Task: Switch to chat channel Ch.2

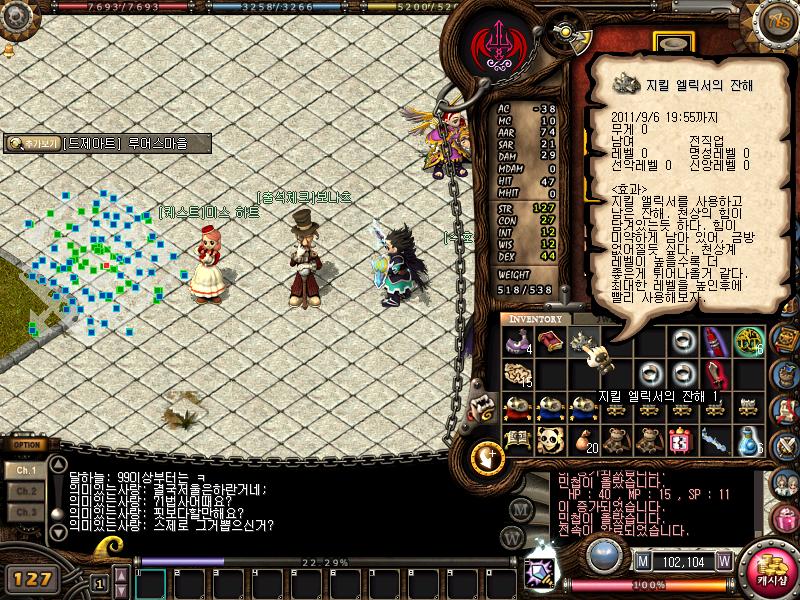Action: click(x=26, y=492)
